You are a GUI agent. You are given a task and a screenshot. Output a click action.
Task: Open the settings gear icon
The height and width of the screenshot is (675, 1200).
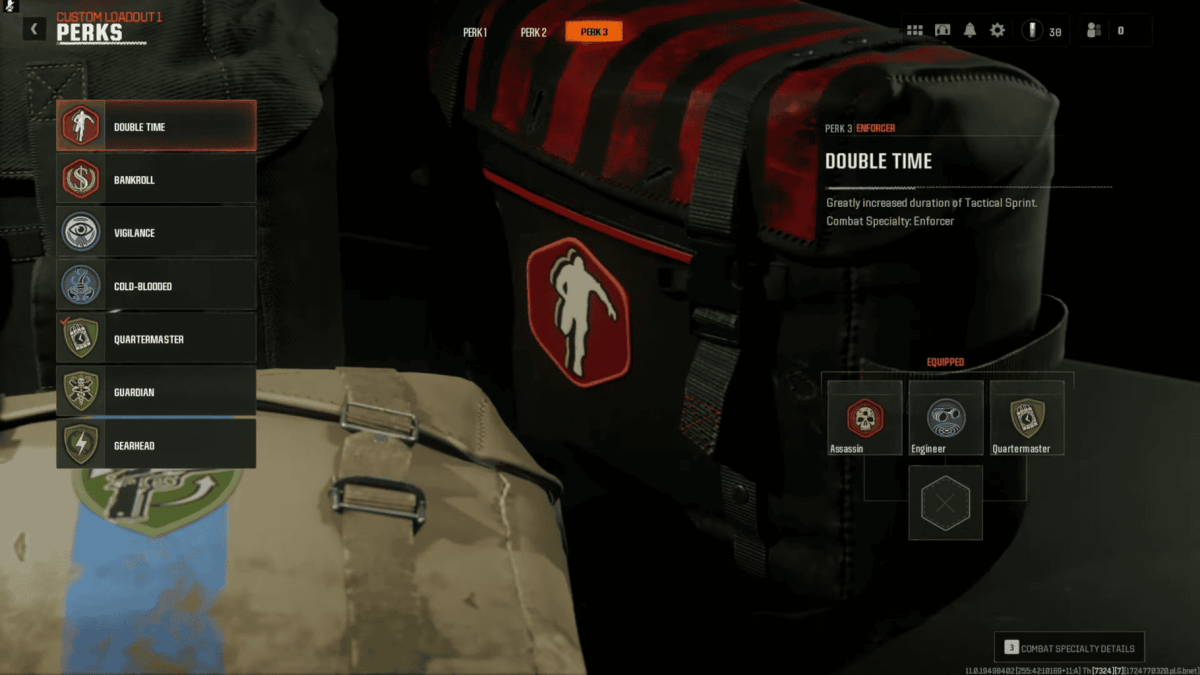coord(997,31)
